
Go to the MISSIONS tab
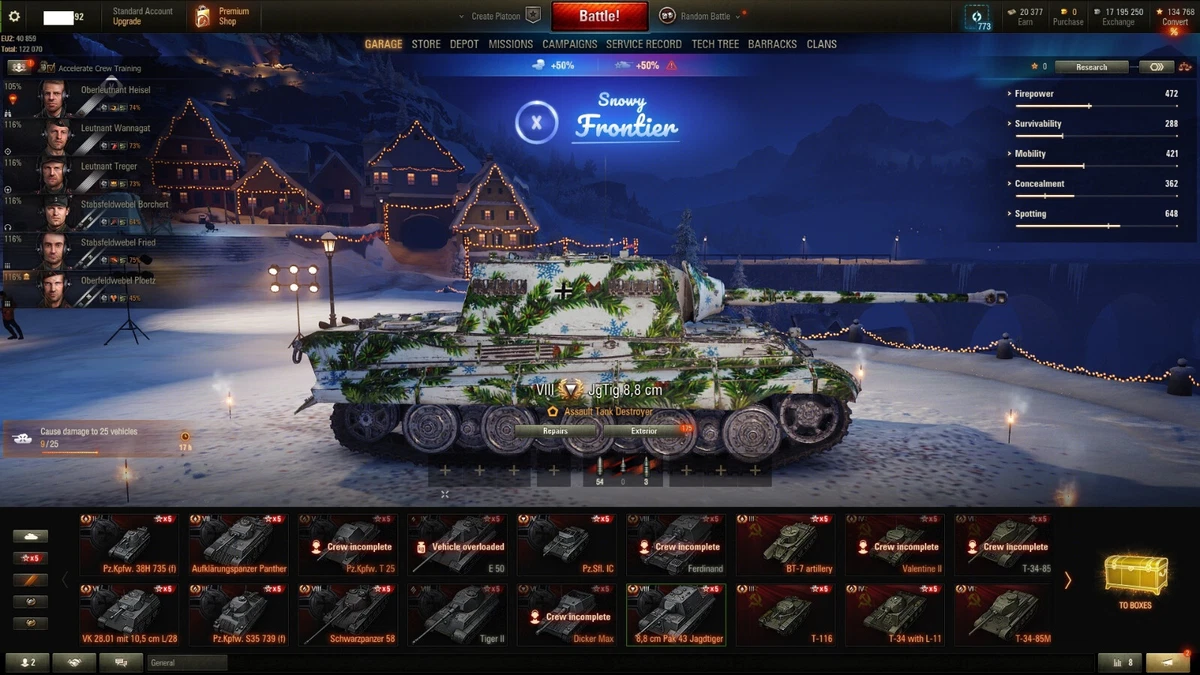(510, 44)
